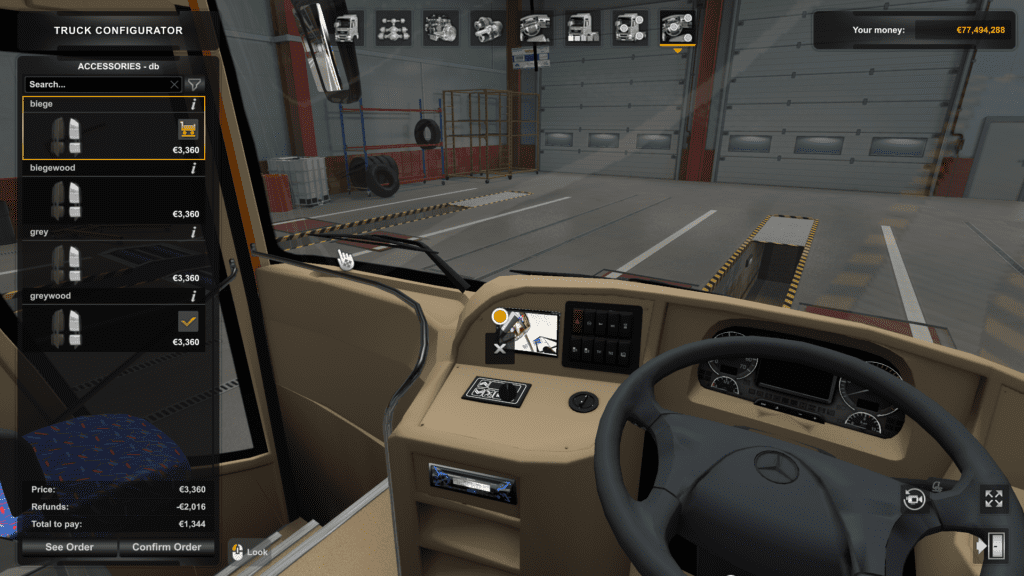Screen dimensions: 1024x576
Task: Open the transmission category
Action: 488,27
